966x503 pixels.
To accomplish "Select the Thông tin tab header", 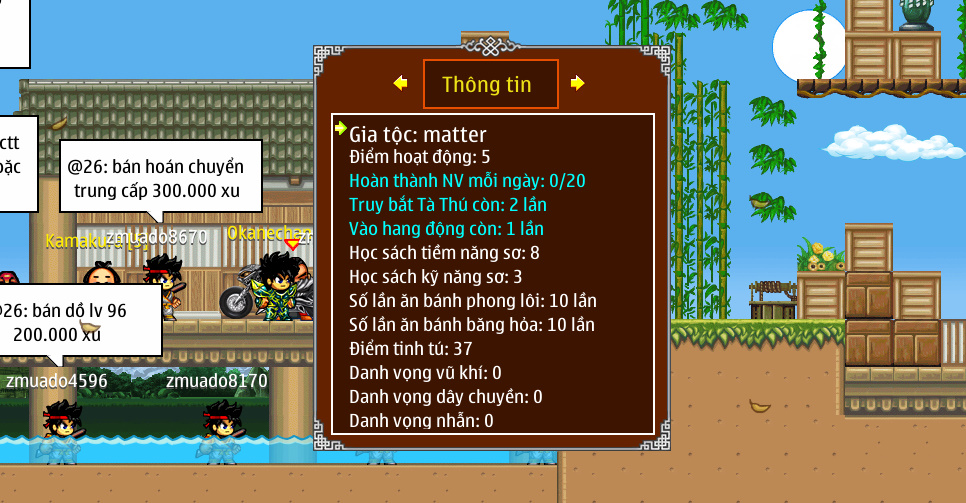I will [x=489, y=84].
